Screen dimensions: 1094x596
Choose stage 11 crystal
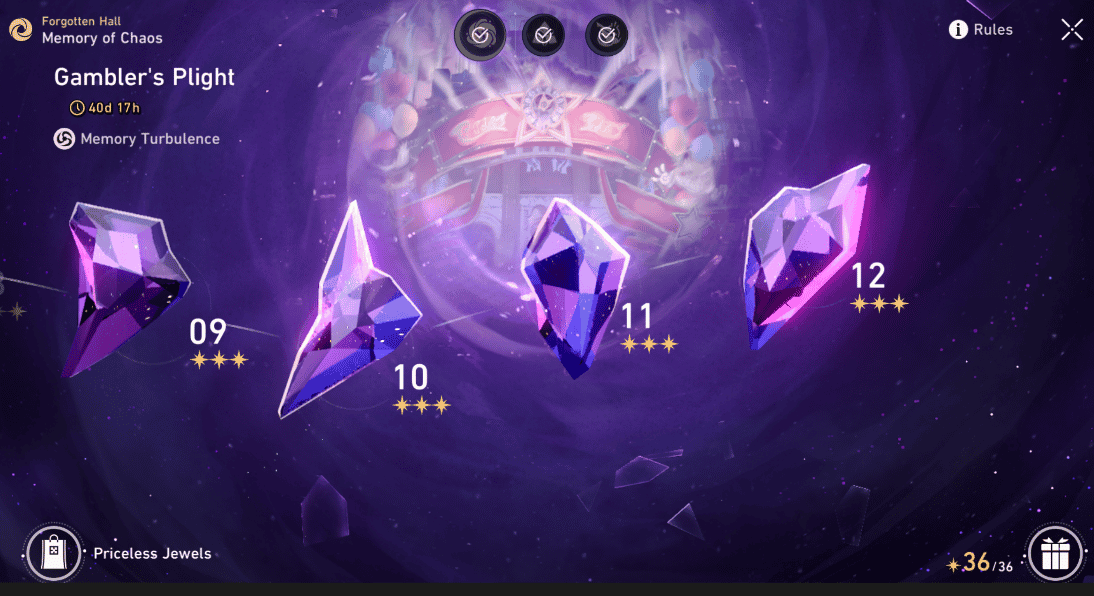point(573,285)
